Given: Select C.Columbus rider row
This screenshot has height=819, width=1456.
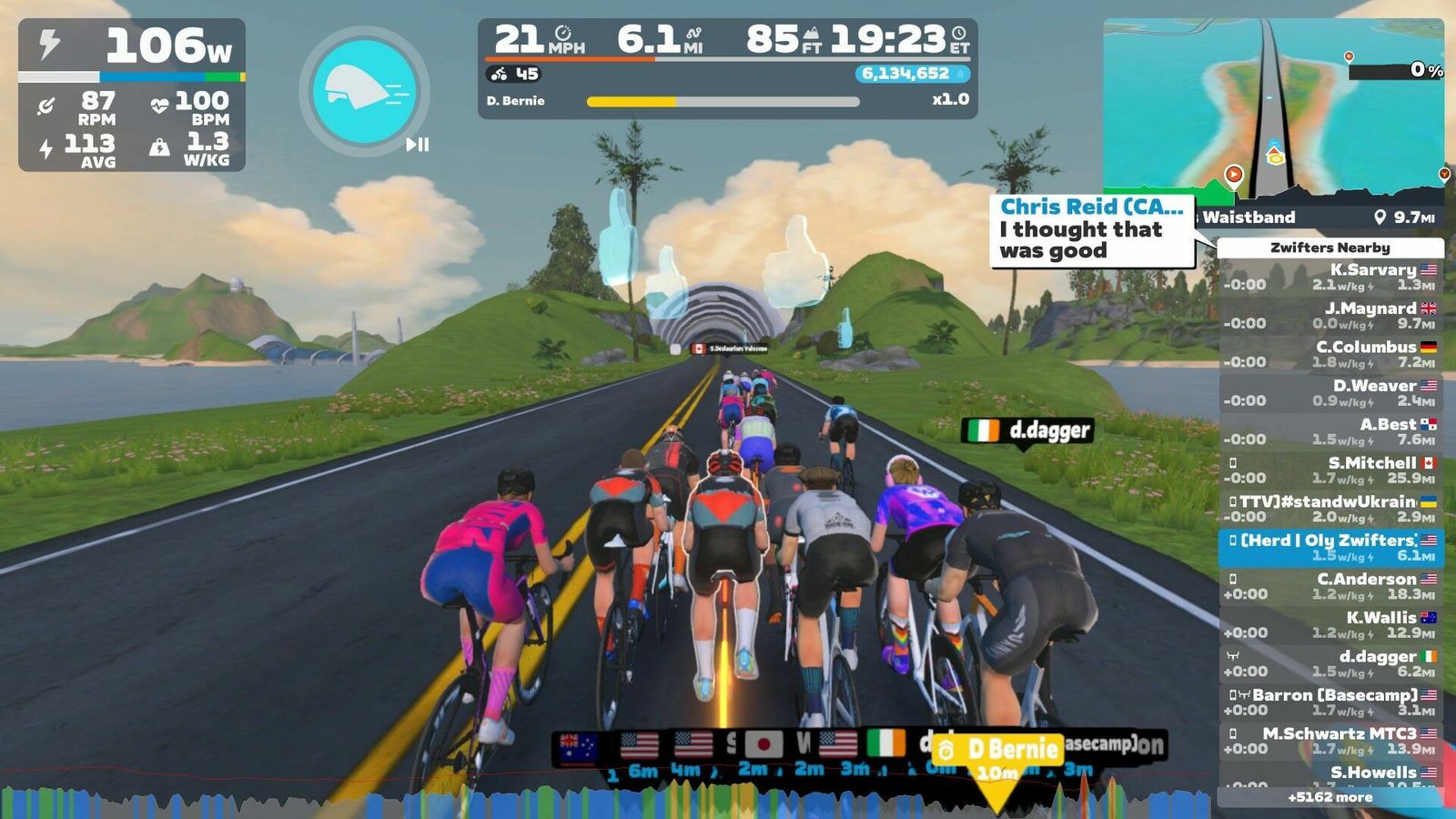Looking at the screenshot, I should pos(1330,354).
